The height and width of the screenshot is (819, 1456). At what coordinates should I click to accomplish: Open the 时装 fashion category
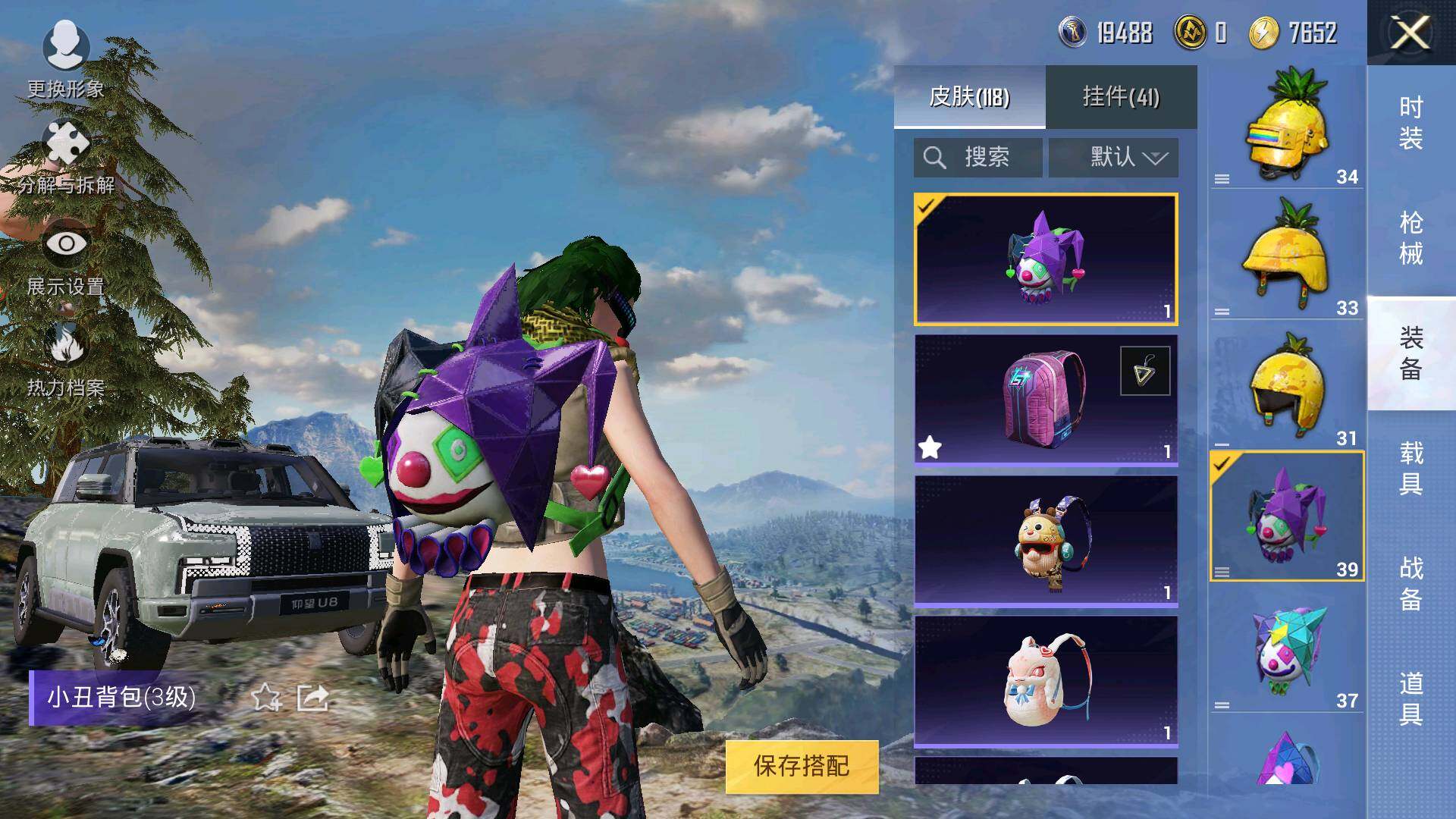(x=1410, y=123)
